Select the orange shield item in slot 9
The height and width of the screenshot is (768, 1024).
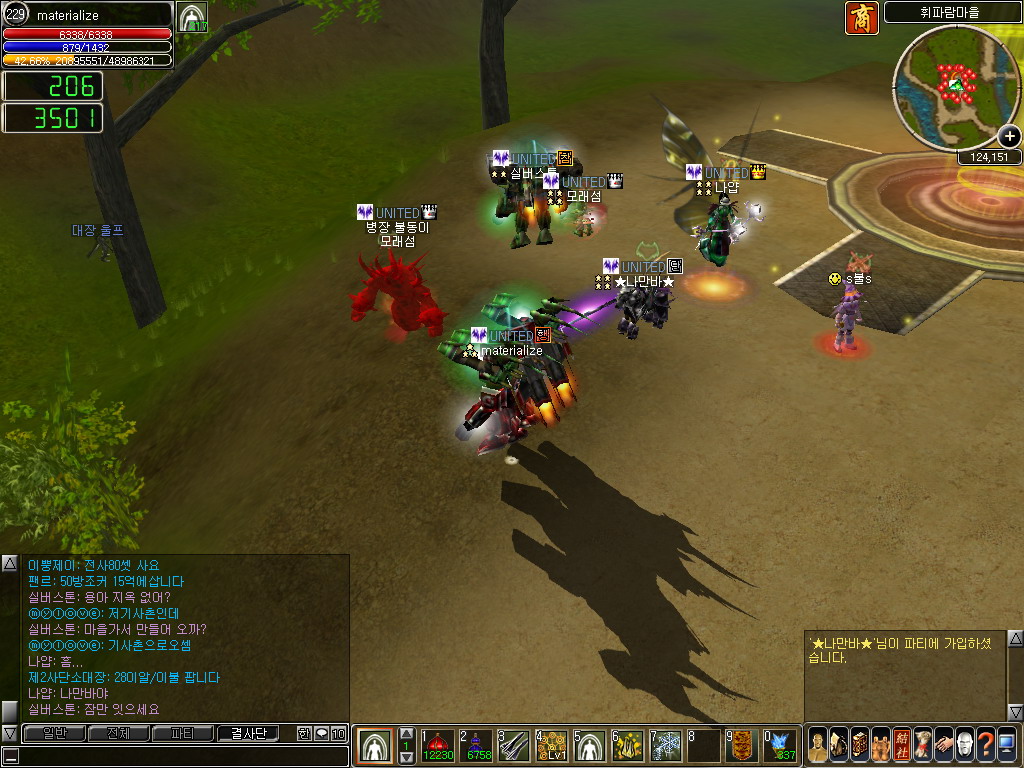[x=741, y=745]
